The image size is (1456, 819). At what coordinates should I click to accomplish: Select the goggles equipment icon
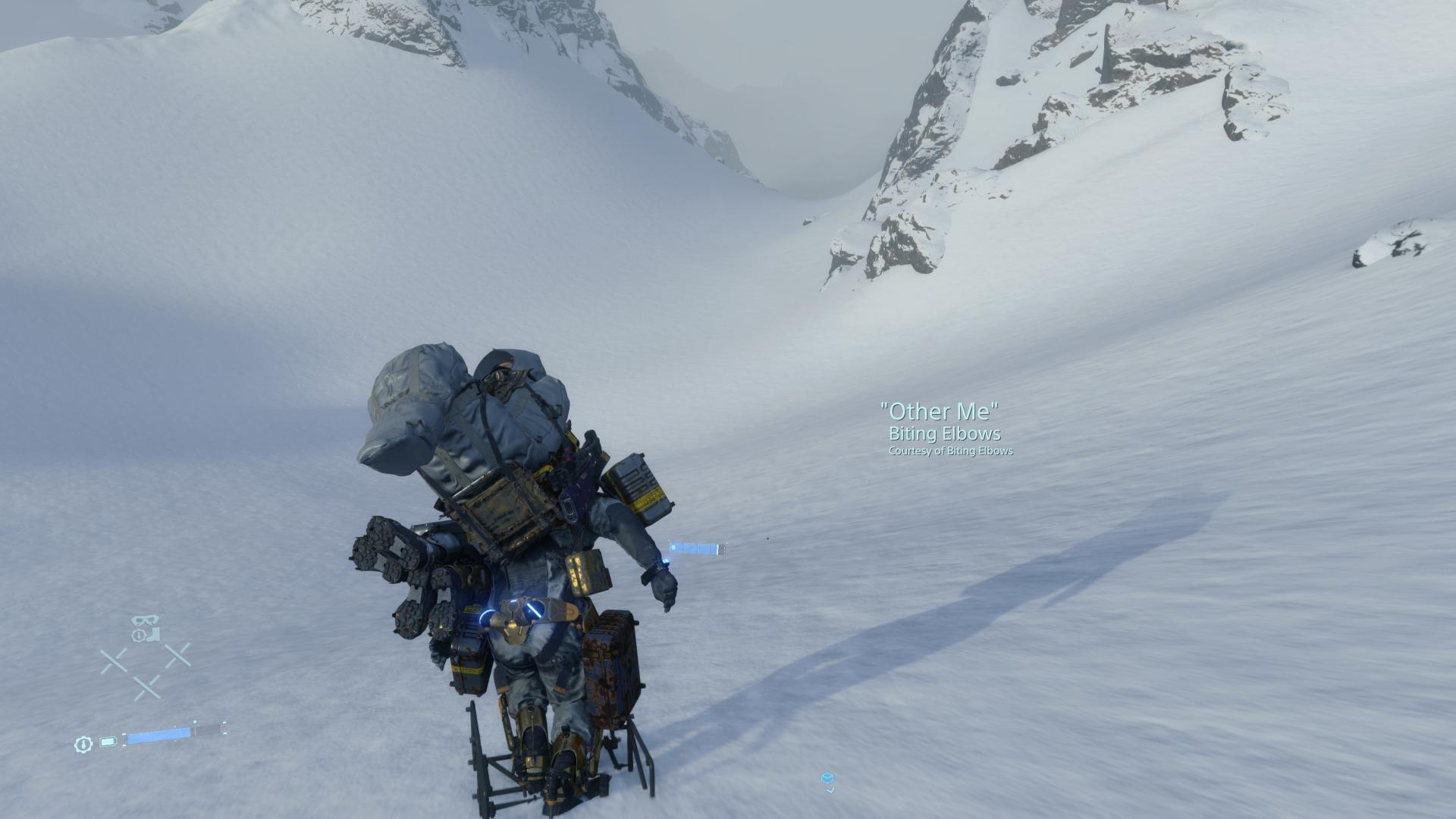[x=146, y=620]
